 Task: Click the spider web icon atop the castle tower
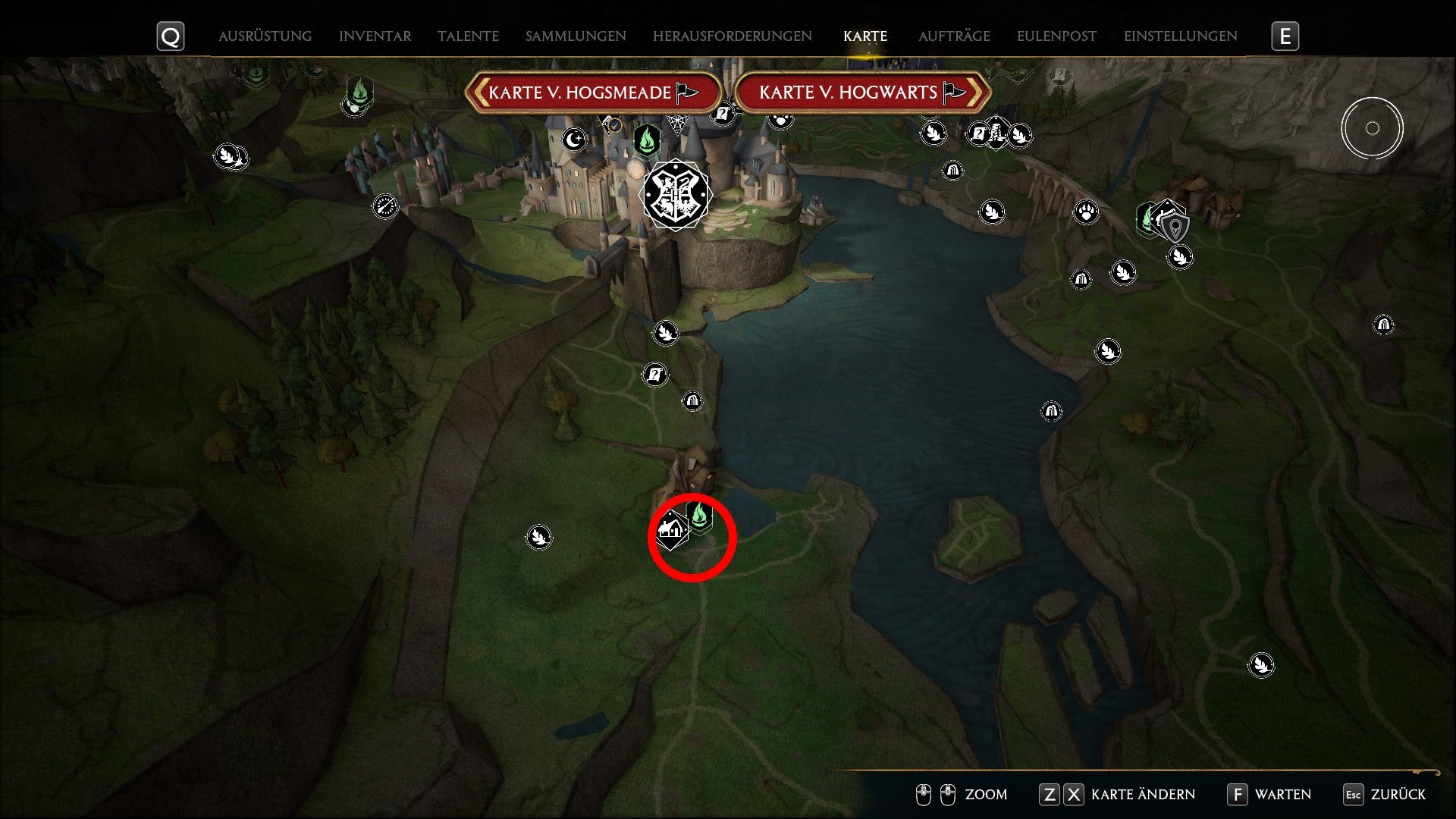pyautogui.click(x=676, y=121)
